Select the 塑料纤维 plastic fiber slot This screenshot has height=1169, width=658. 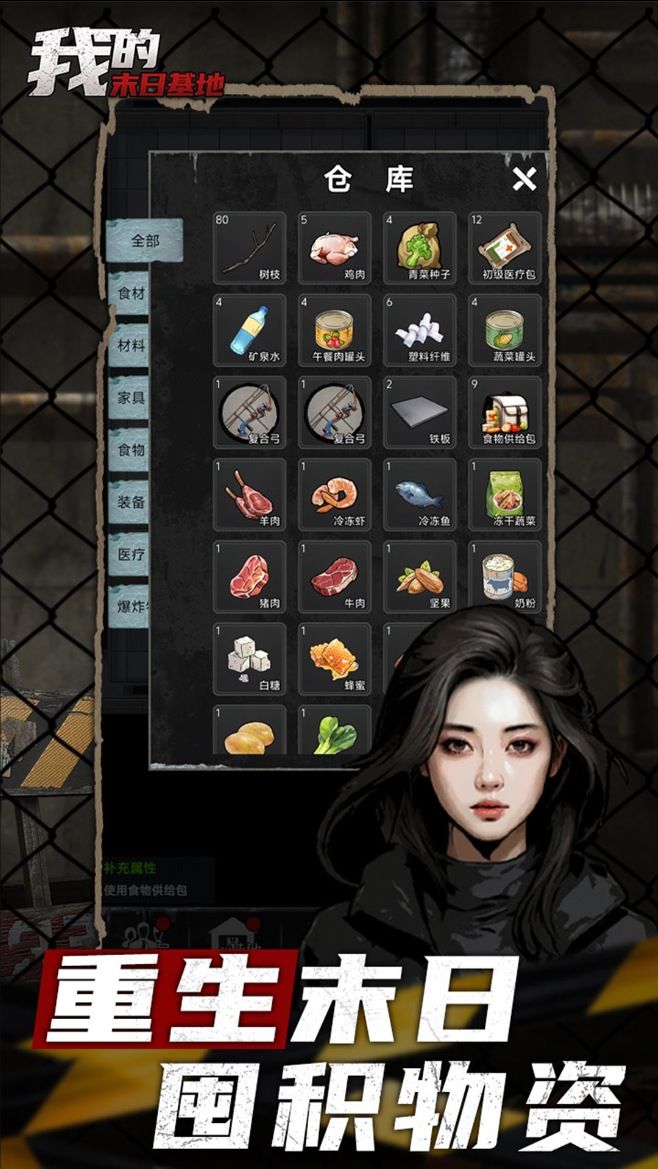coord(420,330)
